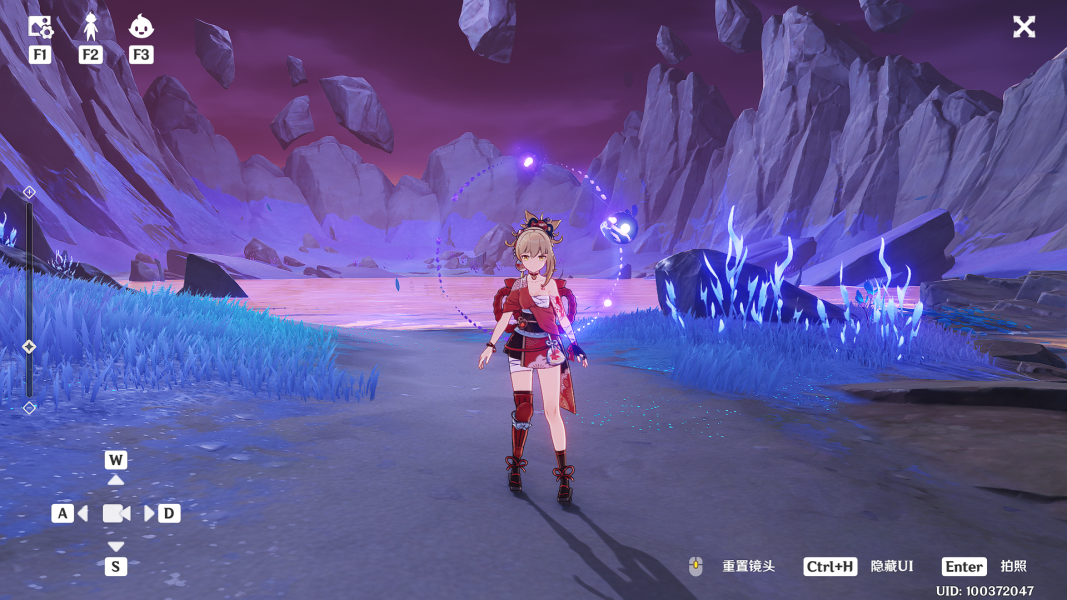Image resolution: width=1067 pixels, height=600 pixels.
Task: Click the top end of the zoom slider
Action: tap(29, 191)
